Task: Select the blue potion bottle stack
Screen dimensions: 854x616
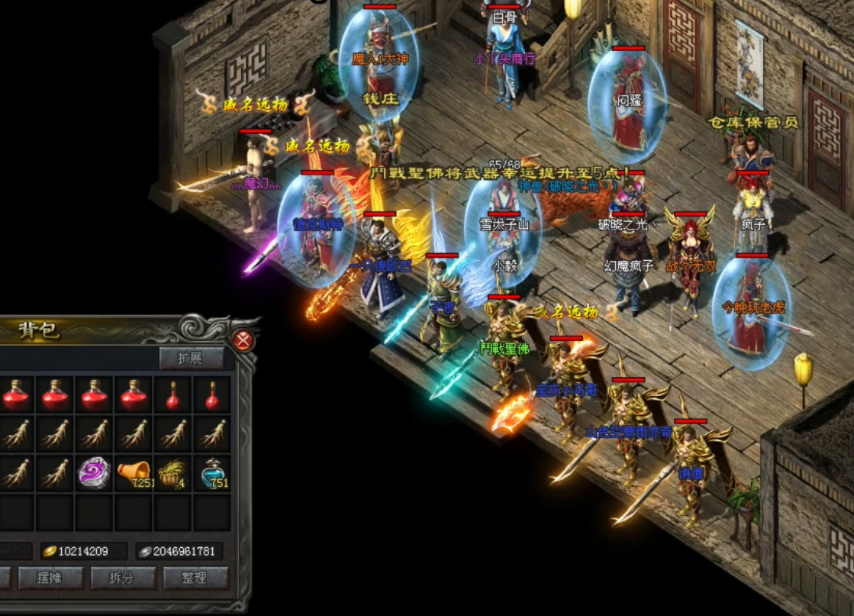Action: [211, 471]
